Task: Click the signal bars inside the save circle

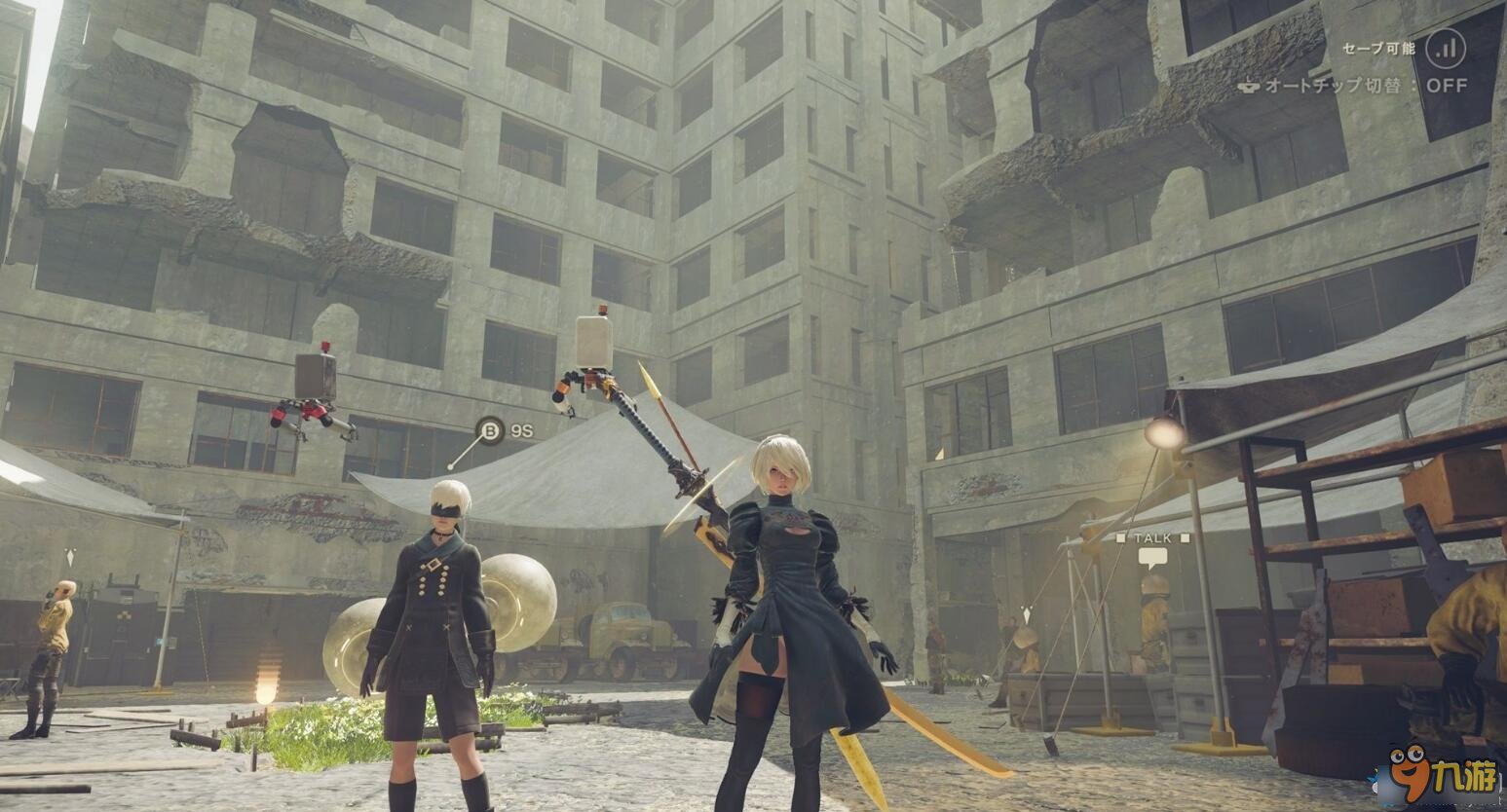Action: click(x=1449, y=49)
